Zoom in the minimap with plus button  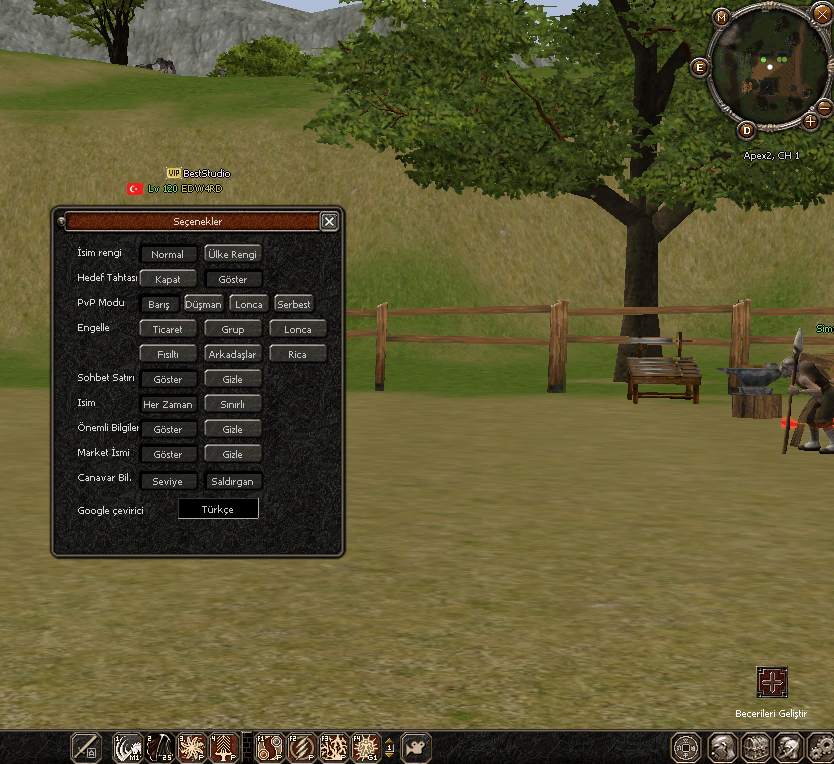point(811,120)
